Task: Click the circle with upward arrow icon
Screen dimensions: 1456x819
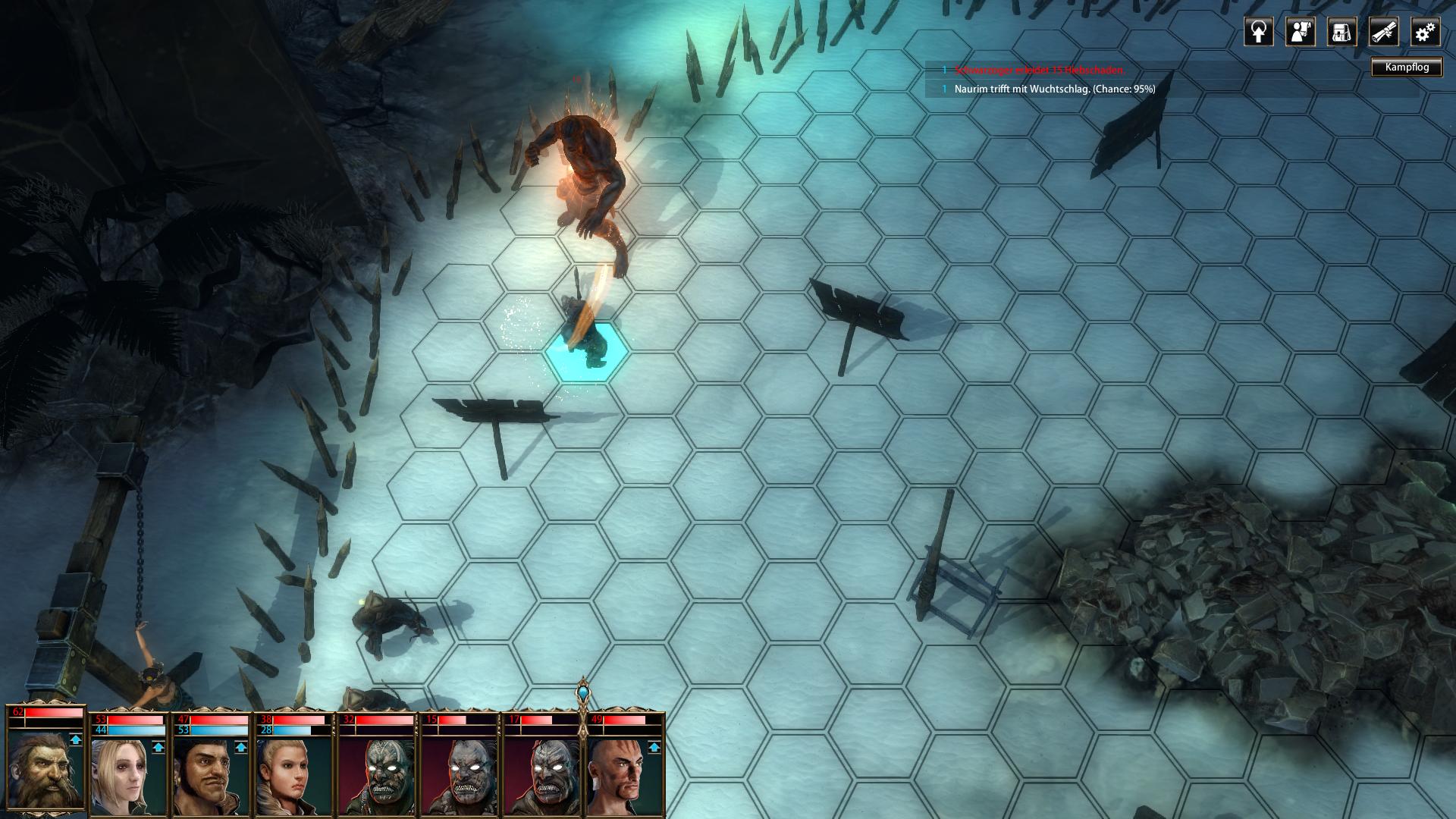Action: tap(1258, 33)
